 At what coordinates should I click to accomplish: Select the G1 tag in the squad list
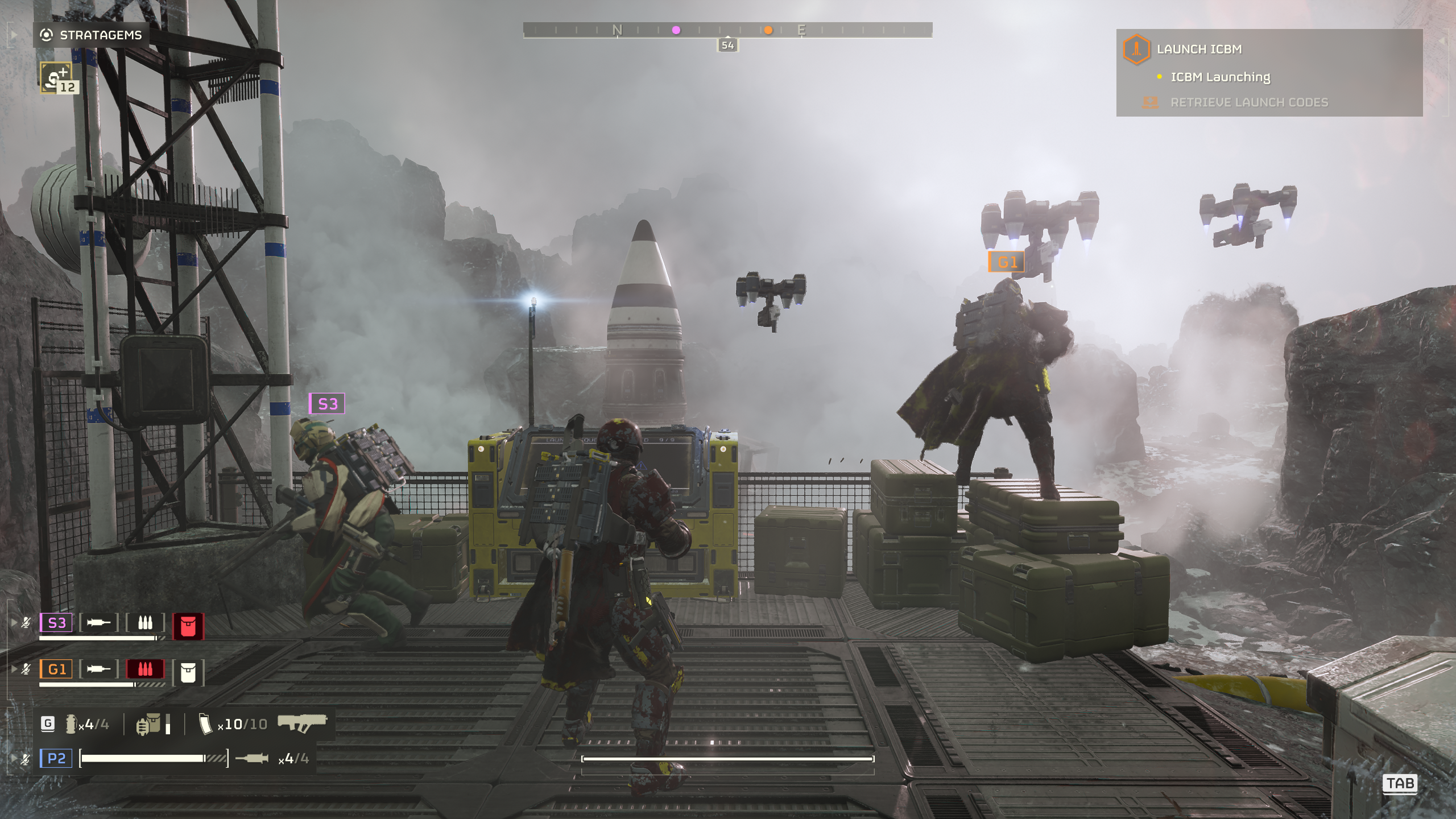pyautogui.click(x=56, y=669)
